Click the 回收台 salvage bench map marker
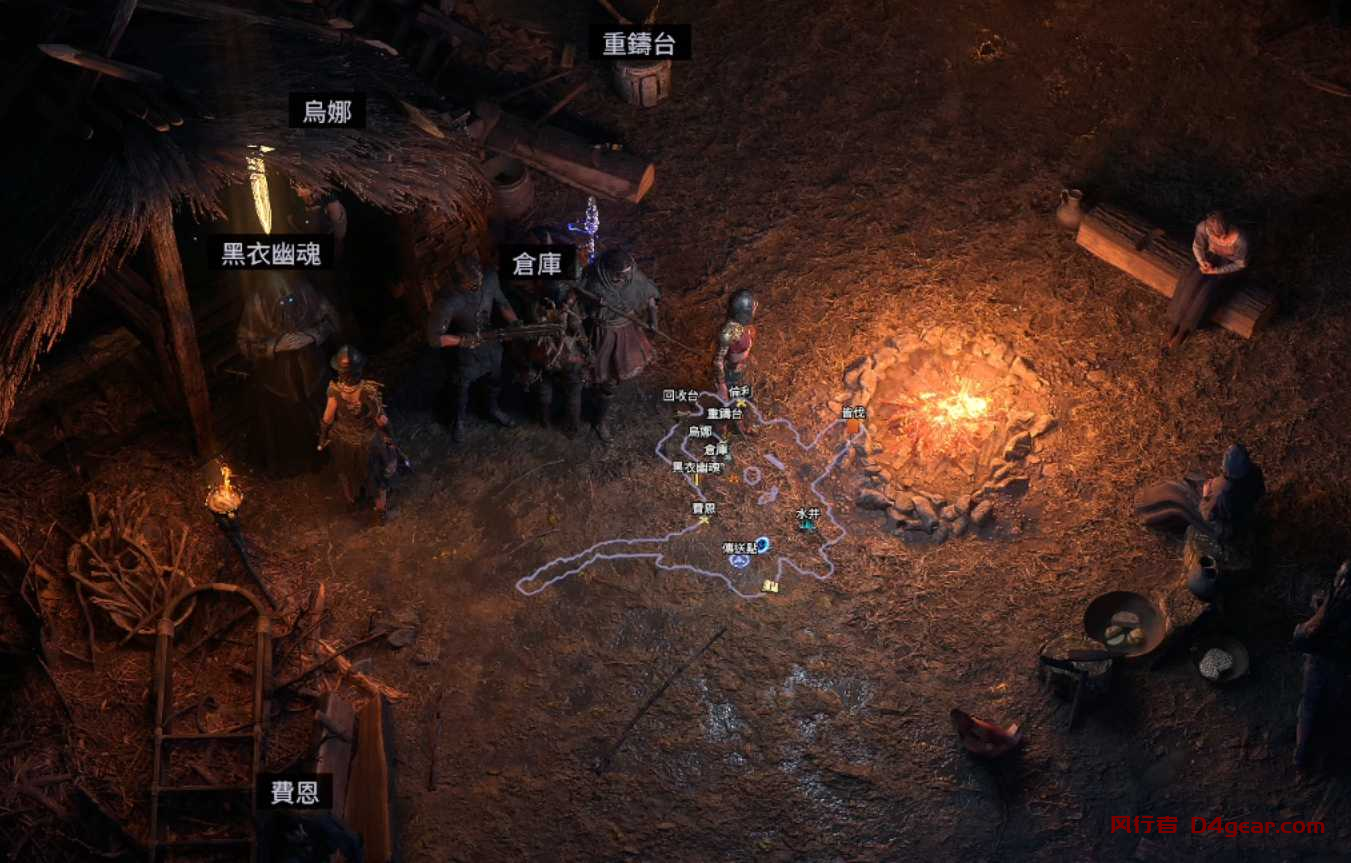The height and width of the screenshot is (863, 1351). pos(681,396)
